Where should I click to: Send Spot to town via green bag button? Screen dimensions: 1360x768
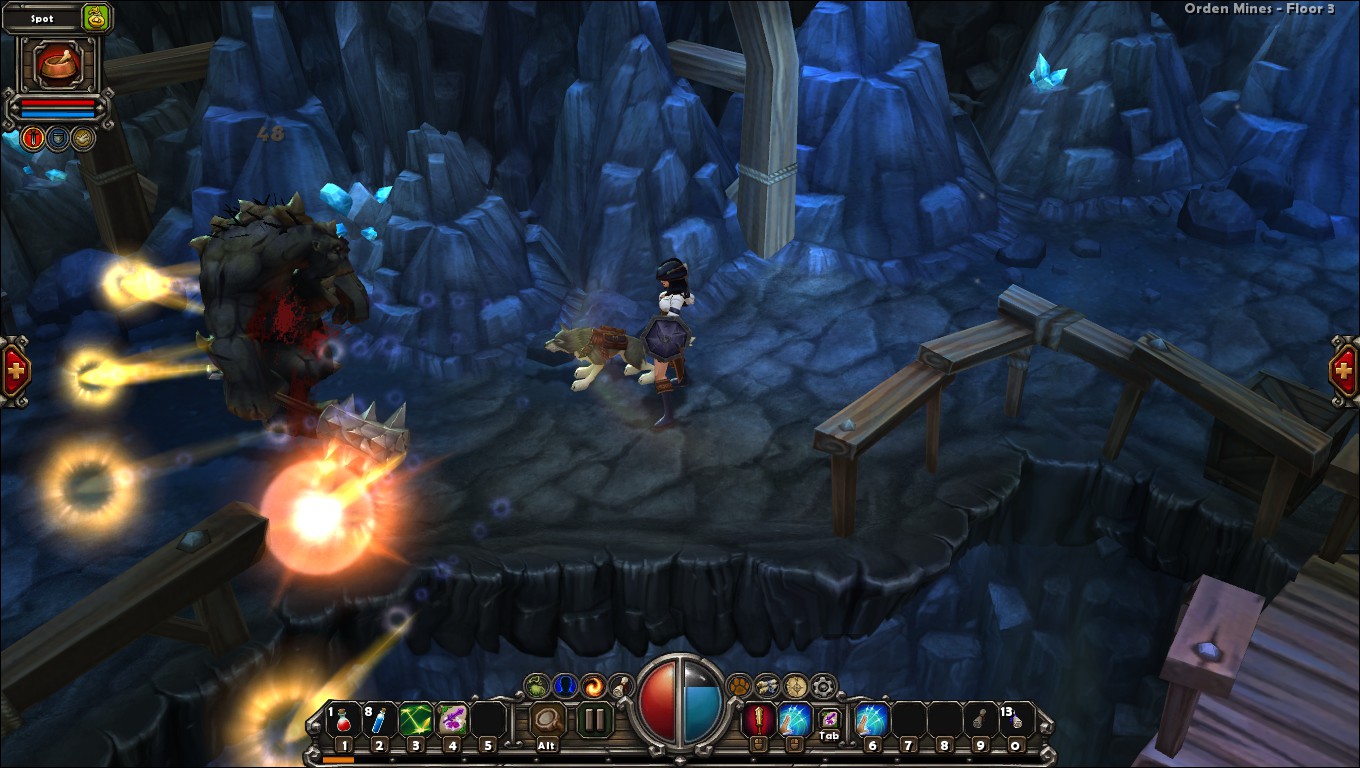click(x=95, y=18)
